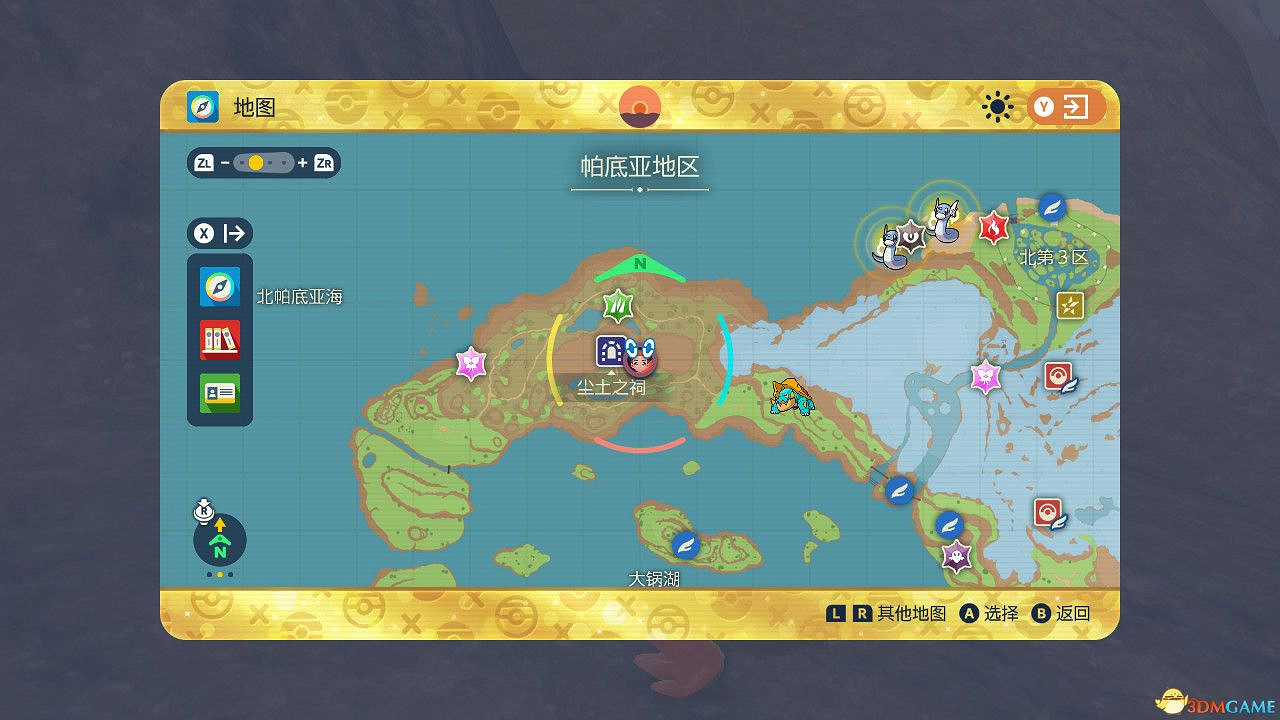Select the yellow Tera Raid crystal icon
Viewport: 1280px width, 720px height.
(1069, 307)
